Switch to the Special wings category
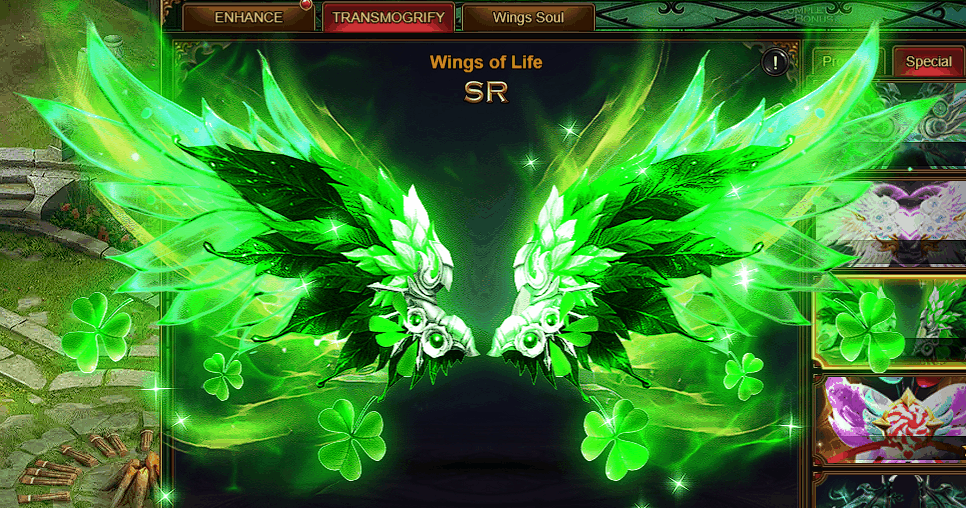Image resolution: width=966 pixels, height=508 pixels. point(928,61)
